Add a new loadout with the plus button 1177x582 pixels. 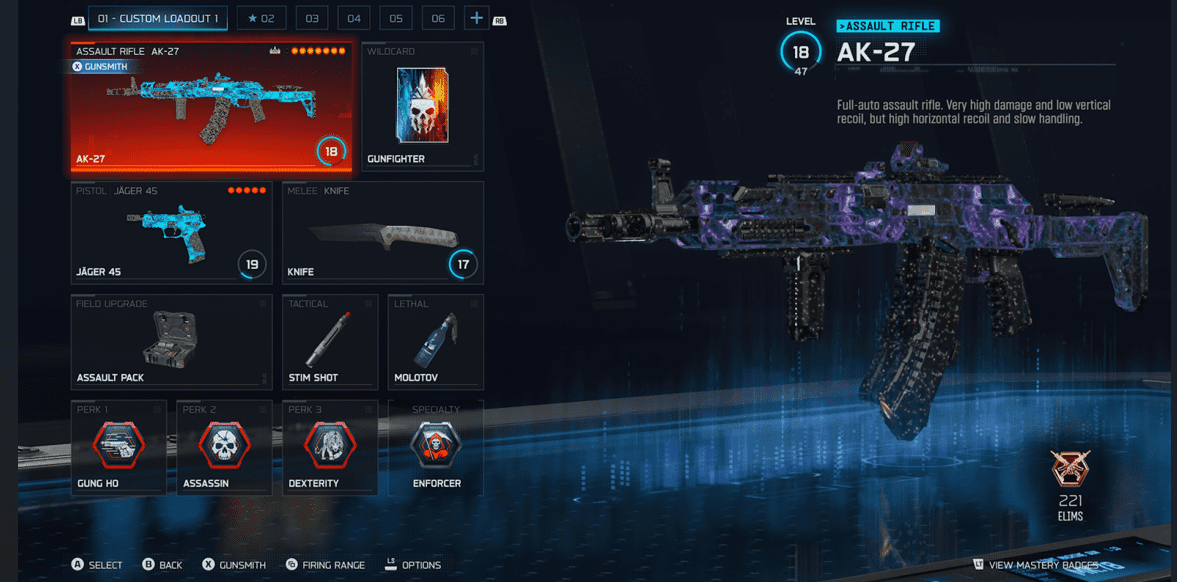[x=476, y=18]
